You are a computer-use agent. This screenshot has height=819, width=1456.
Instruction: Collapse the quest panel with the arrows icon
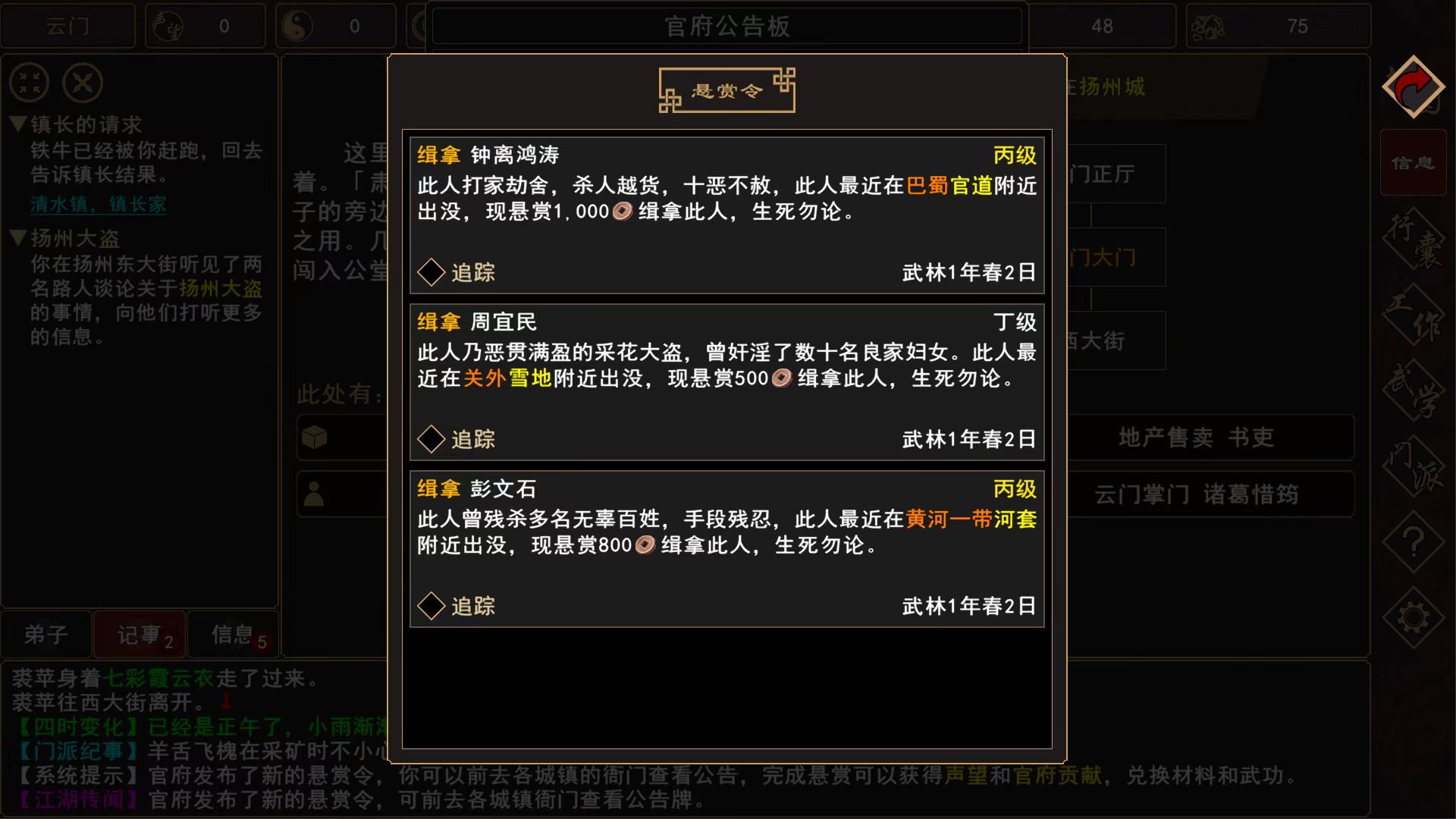point(28,83)
